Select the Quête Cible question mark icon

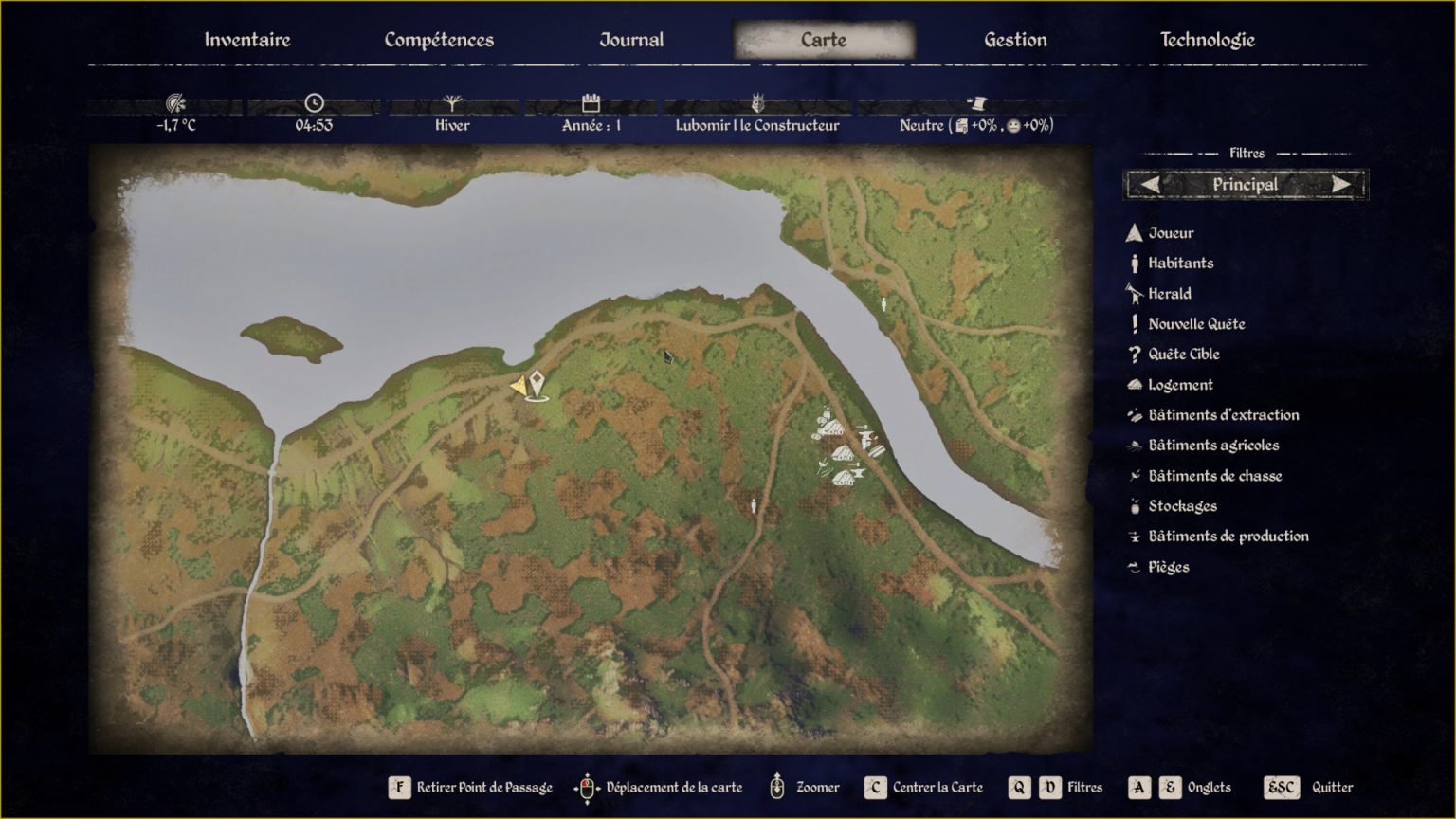click(1133, 354)
